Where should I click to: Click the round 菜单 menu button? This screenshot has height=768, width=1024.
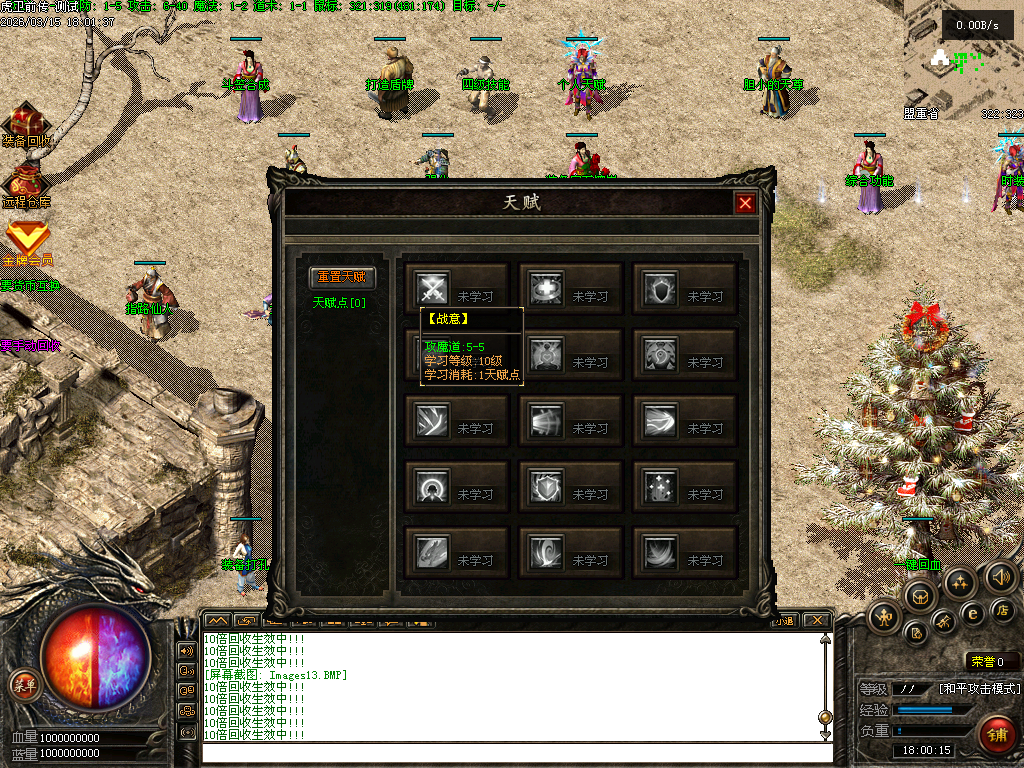pos(24,684)
